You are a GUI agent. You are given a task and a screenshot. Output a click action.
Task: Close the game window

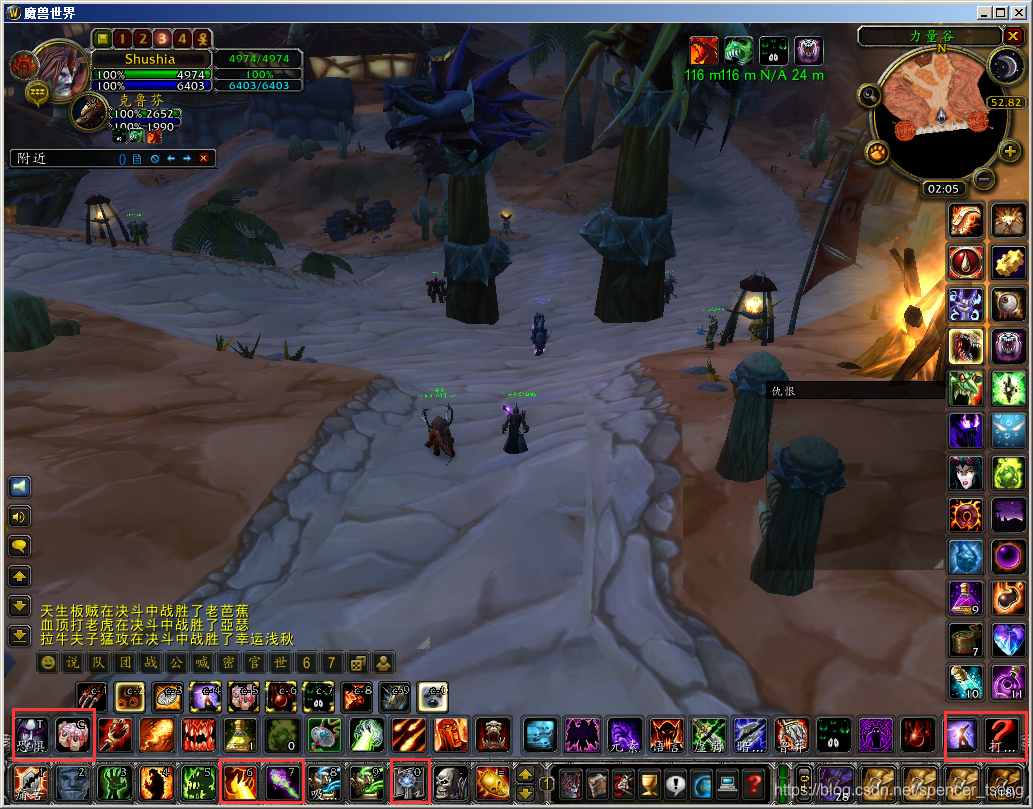[1019, 12]
